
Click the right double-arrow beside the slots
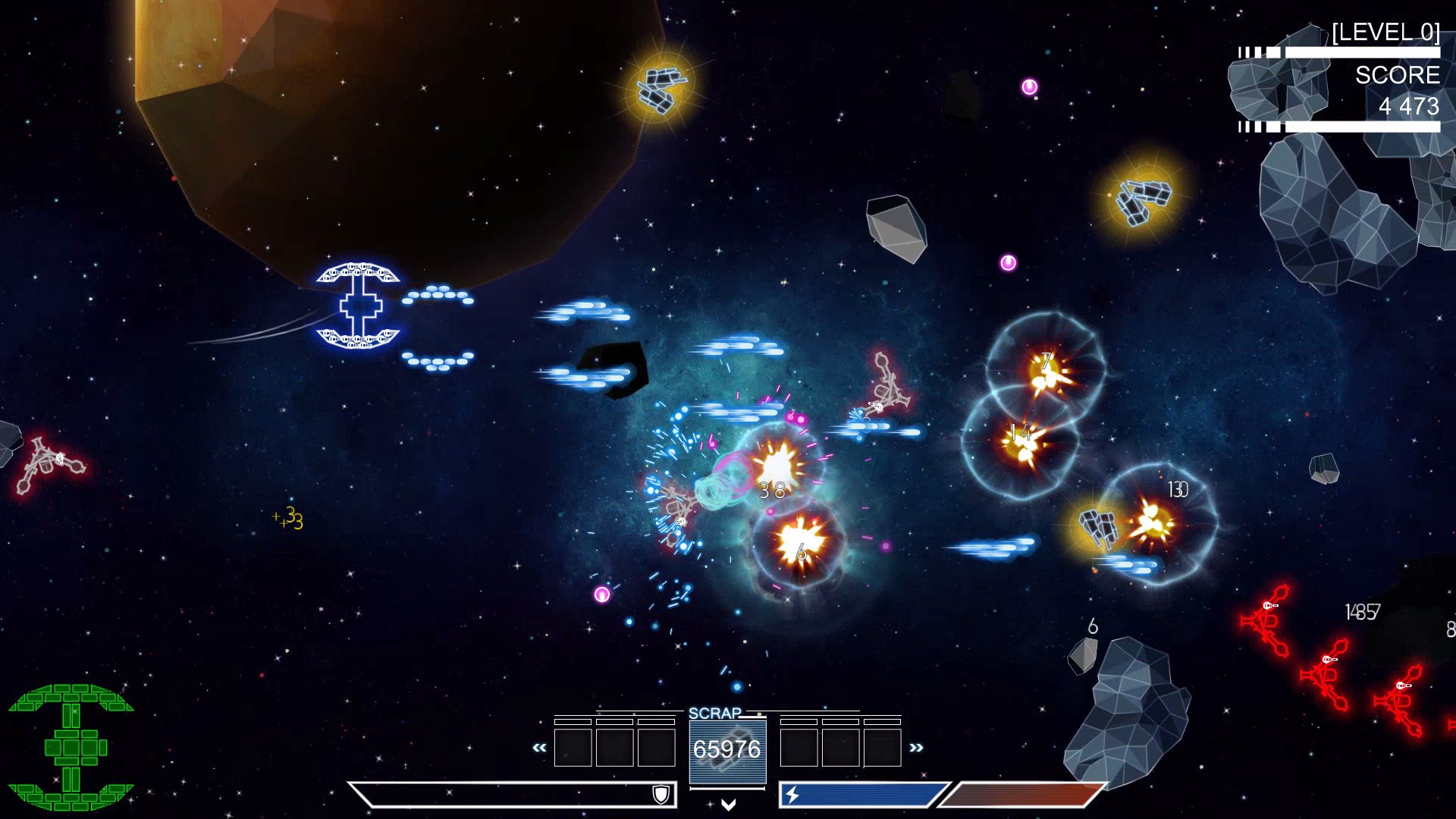coord(916,748)
